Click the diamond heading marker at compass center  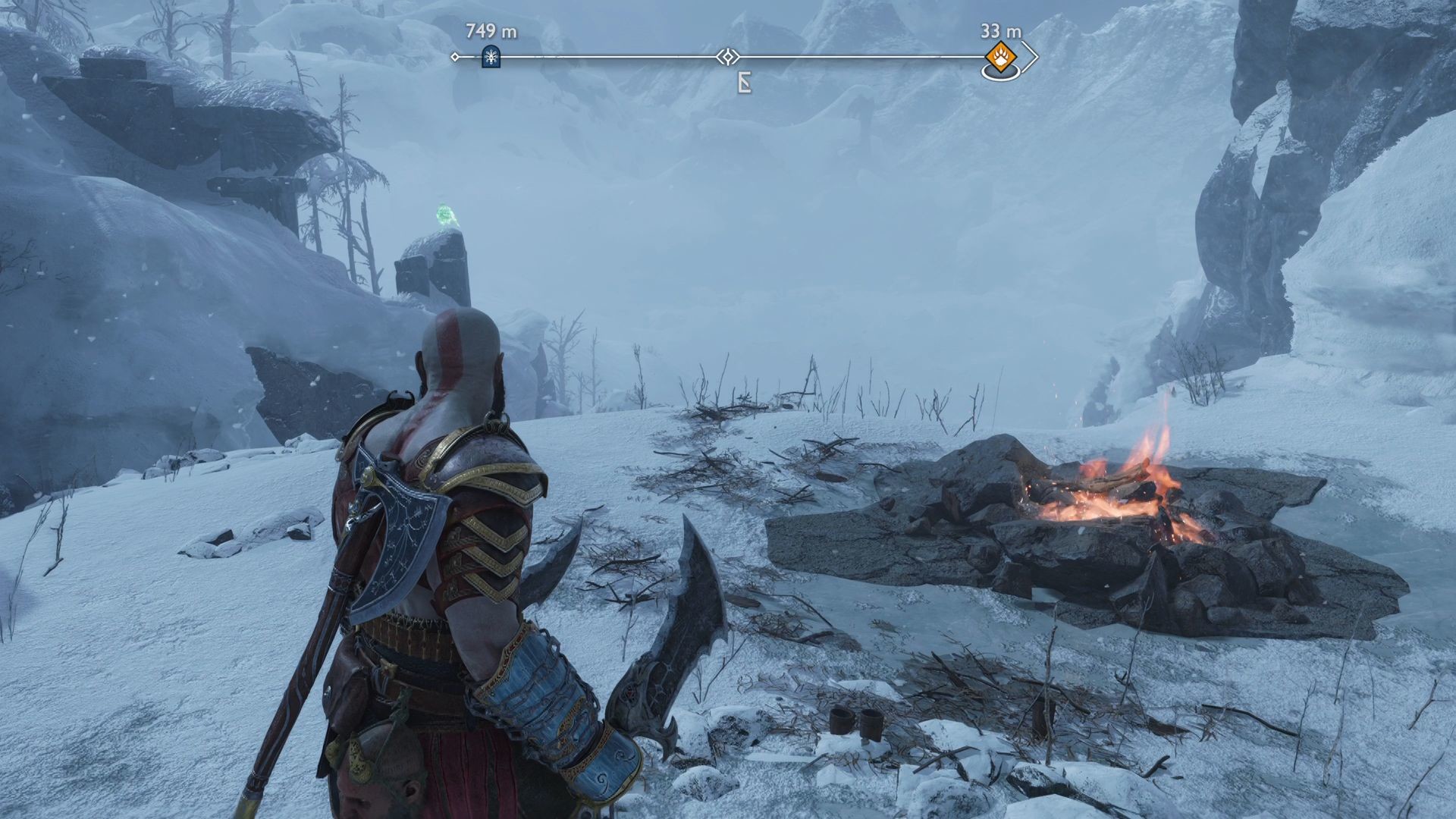point(728,56)
